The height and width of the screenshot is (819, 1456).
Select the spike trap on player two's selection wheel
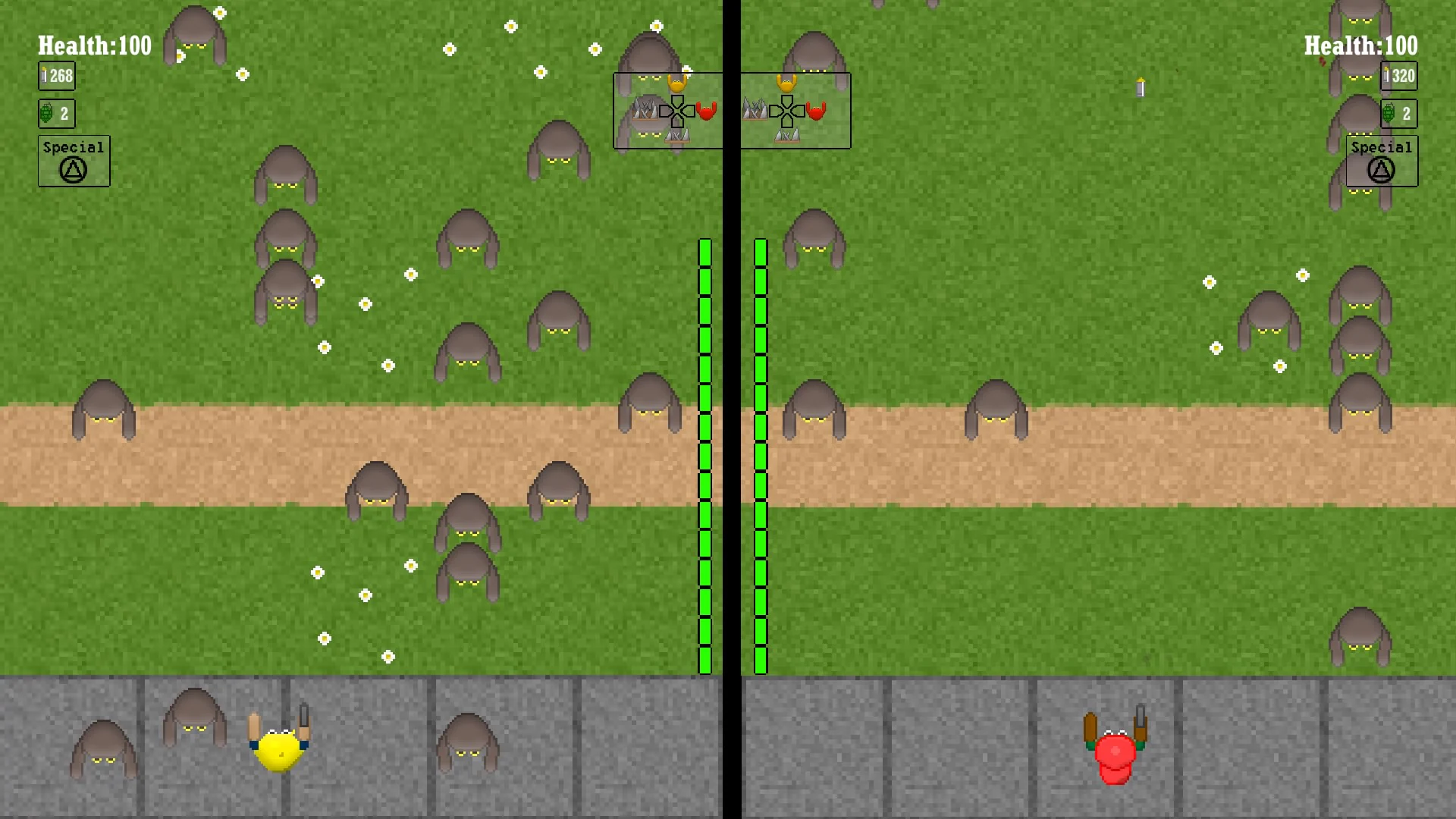755,109
